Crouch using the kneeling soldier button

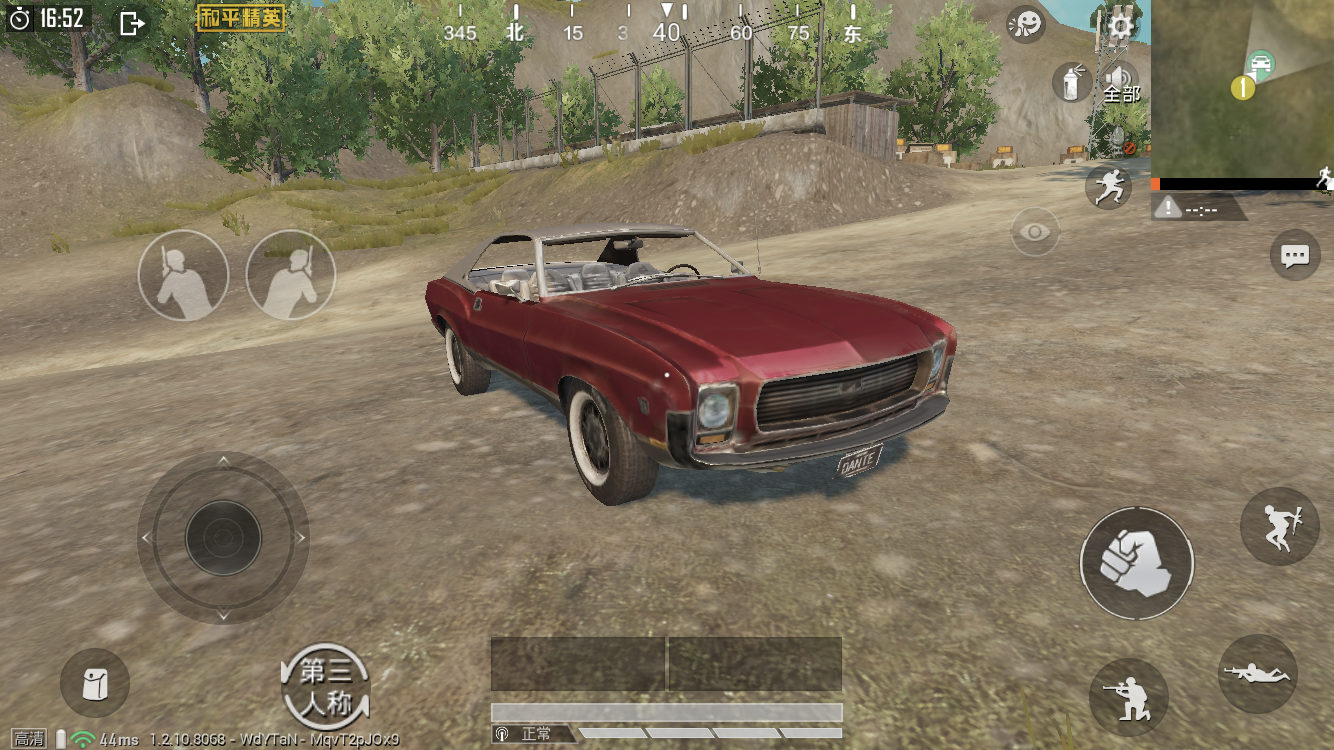(x=1128, y=697)
